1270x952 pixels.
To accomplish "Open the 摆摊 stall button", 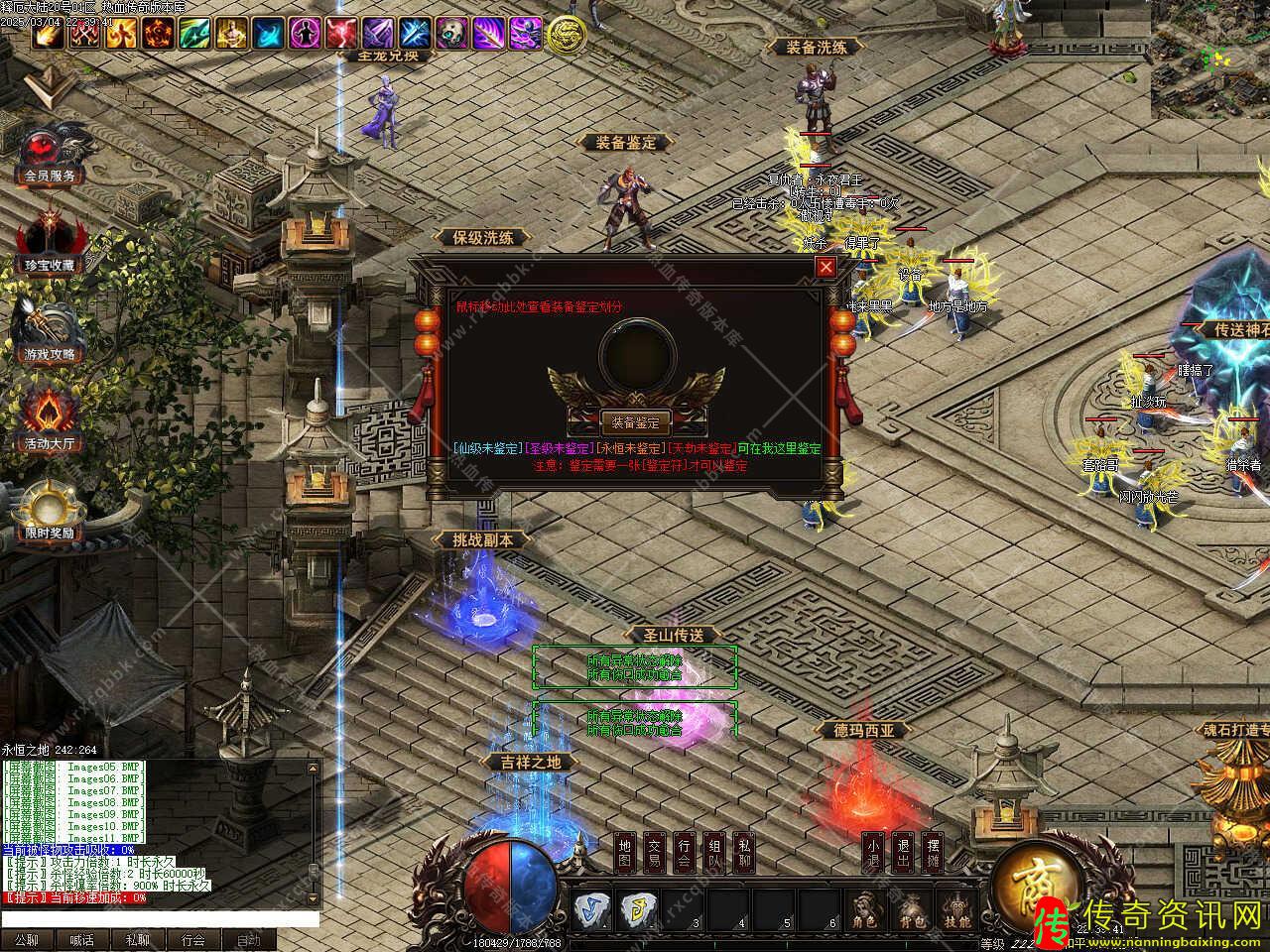I will (932, 853).
